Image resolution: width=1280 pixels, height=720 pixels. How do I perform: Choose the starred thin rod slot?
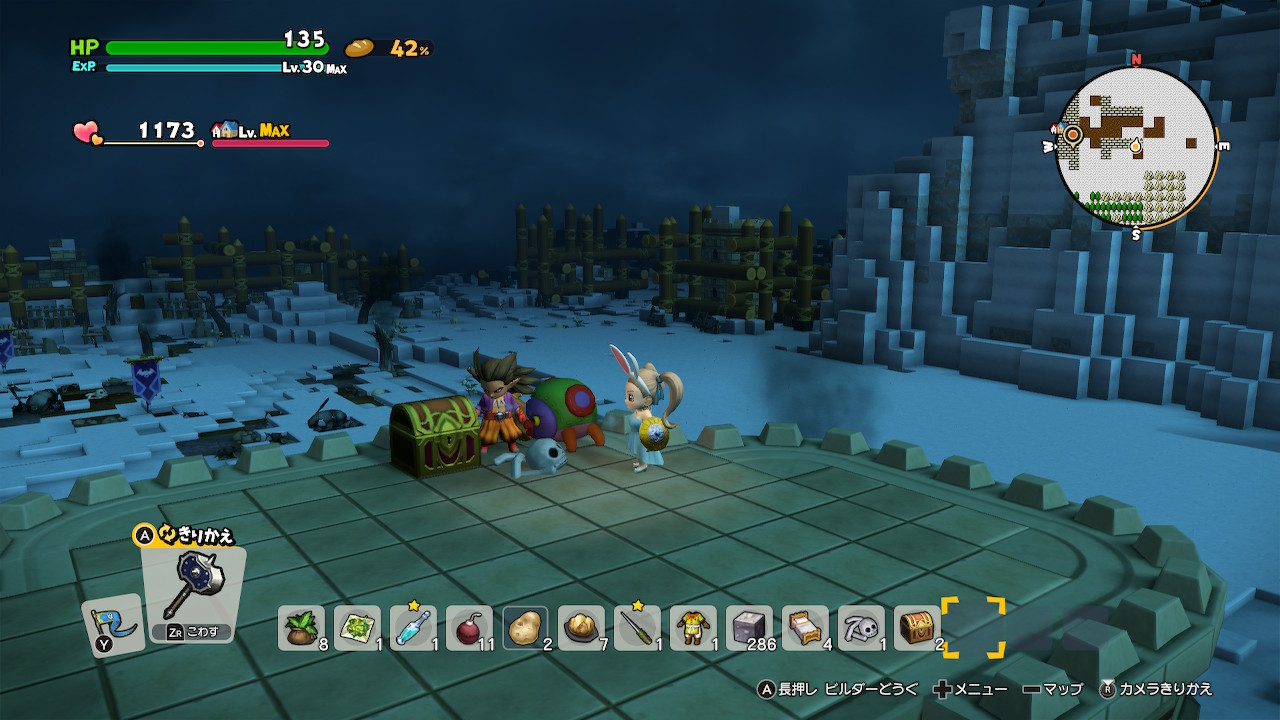click(x=637, y=628)
